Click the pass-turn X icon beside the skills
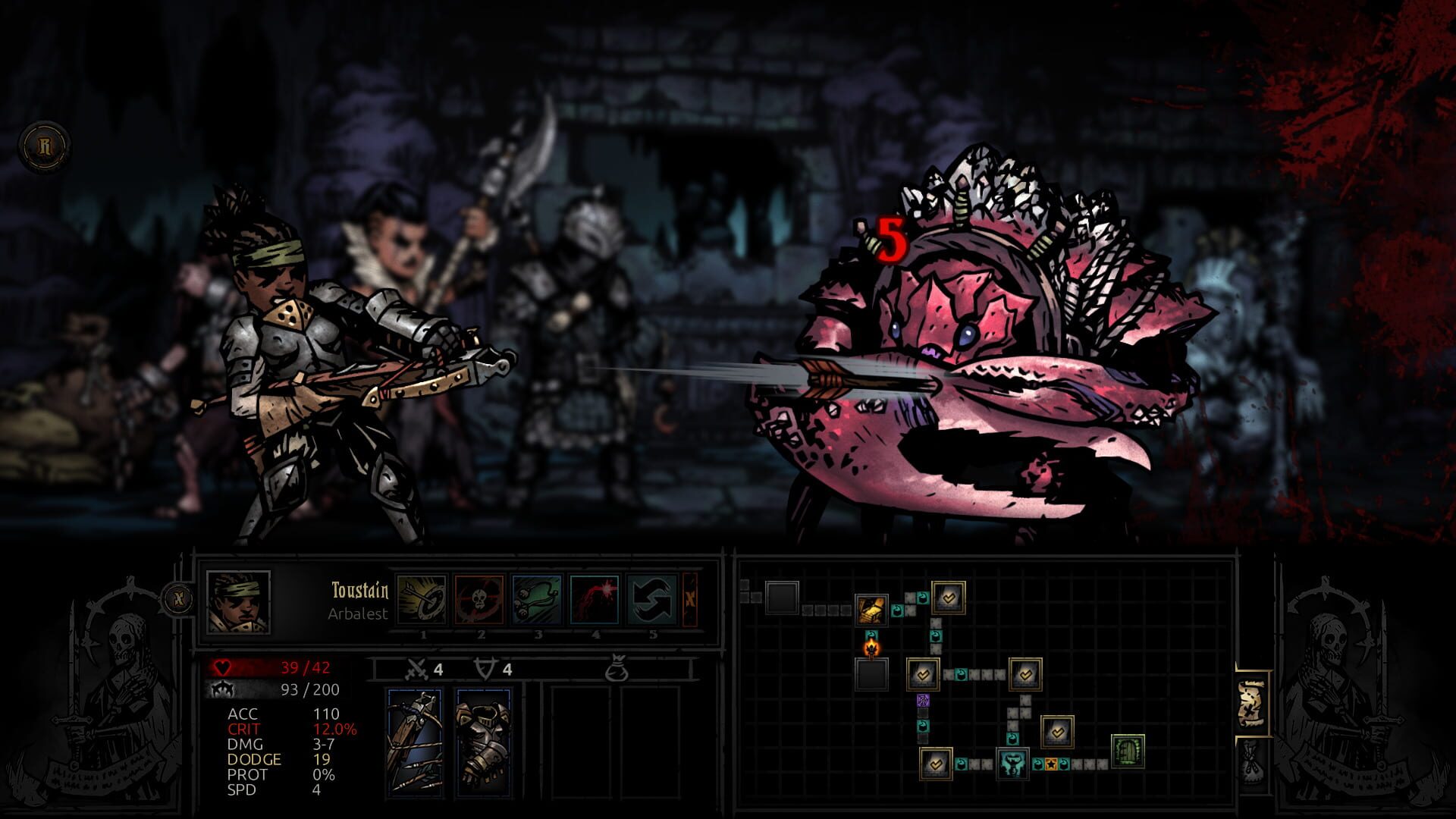 pyautogui.click(x=691, y=600)
